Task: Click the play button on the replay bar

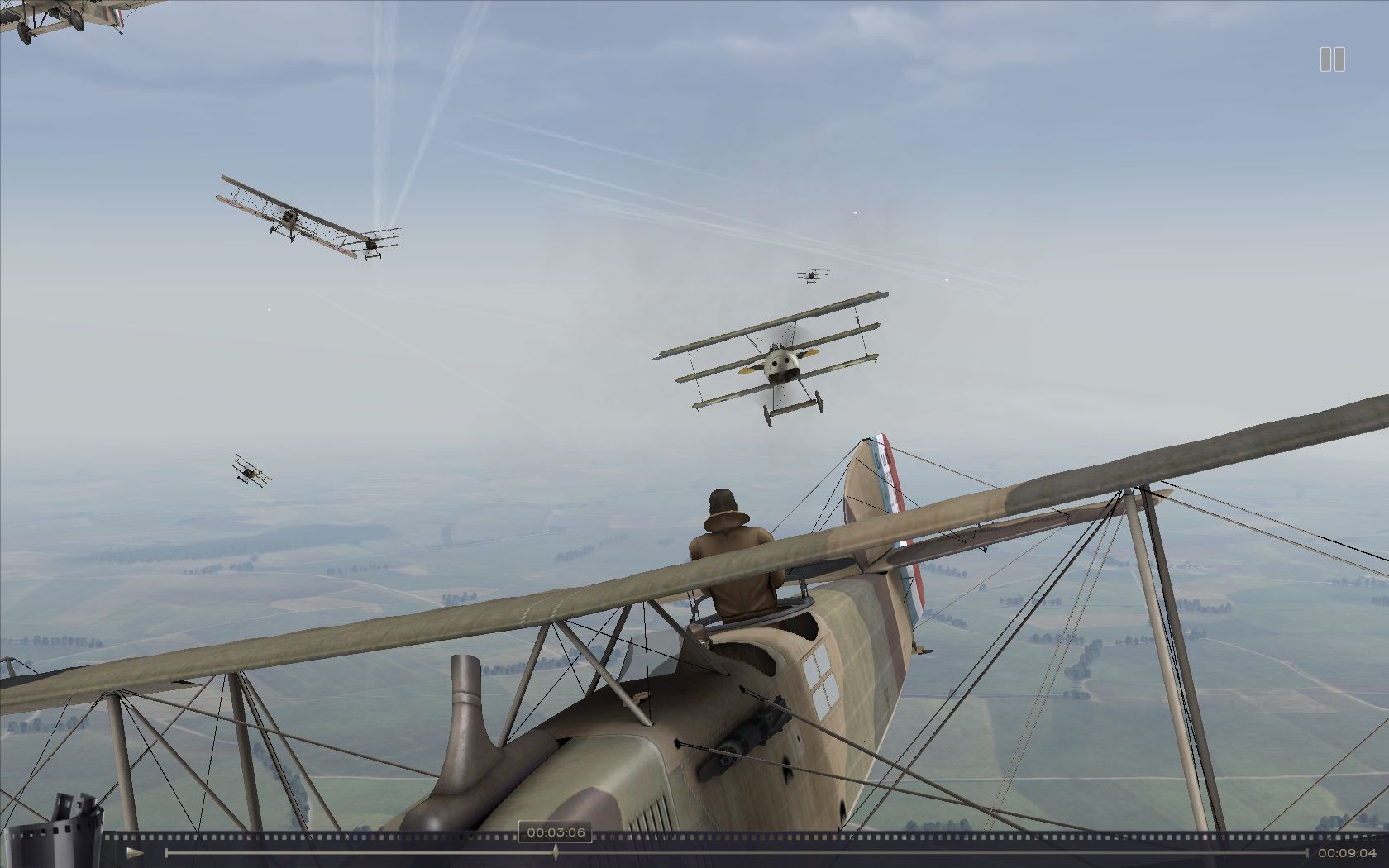Action: (136, 852)
